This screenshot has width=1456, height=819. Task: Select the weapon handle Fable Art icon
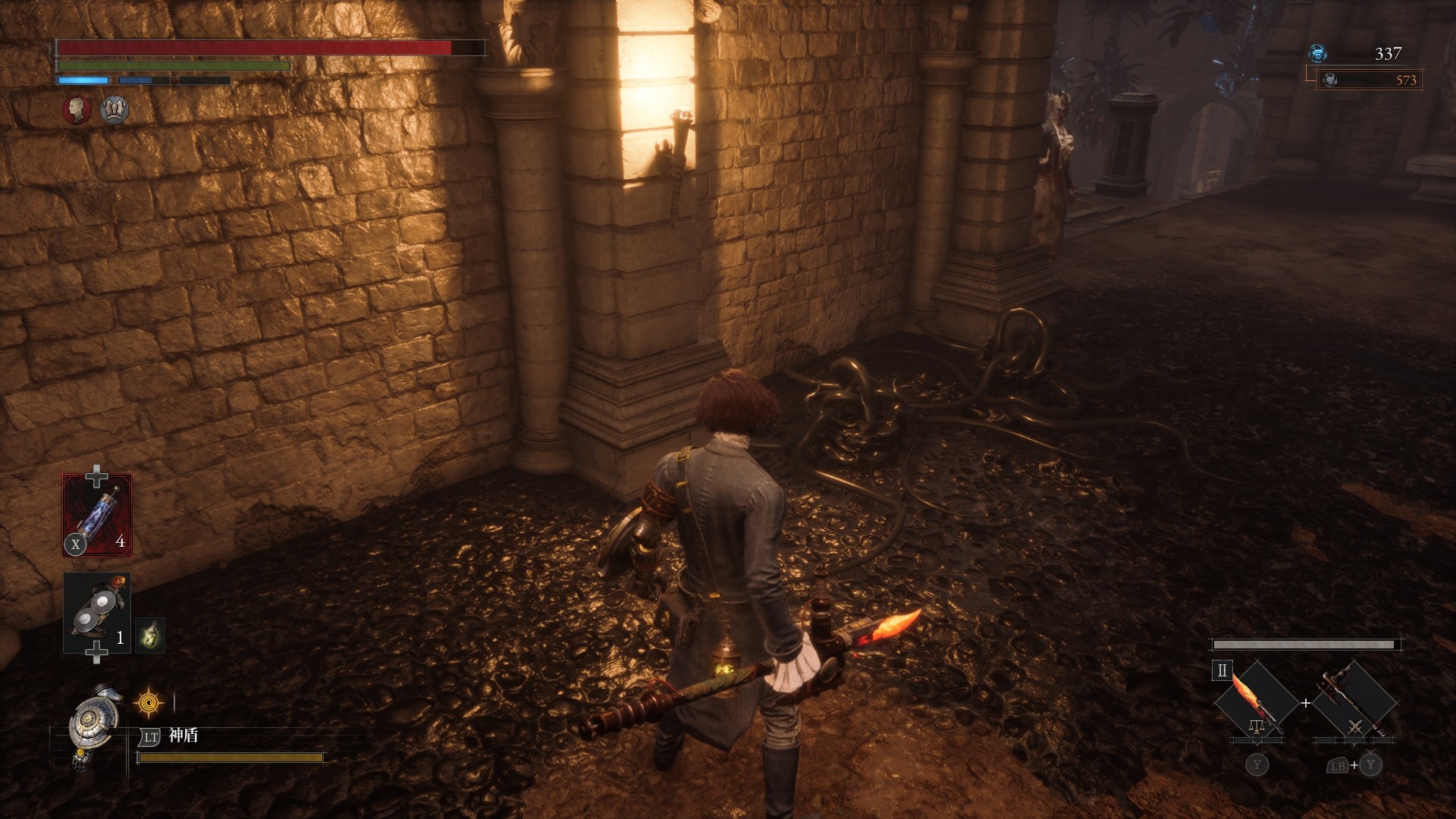point(1354,702)
